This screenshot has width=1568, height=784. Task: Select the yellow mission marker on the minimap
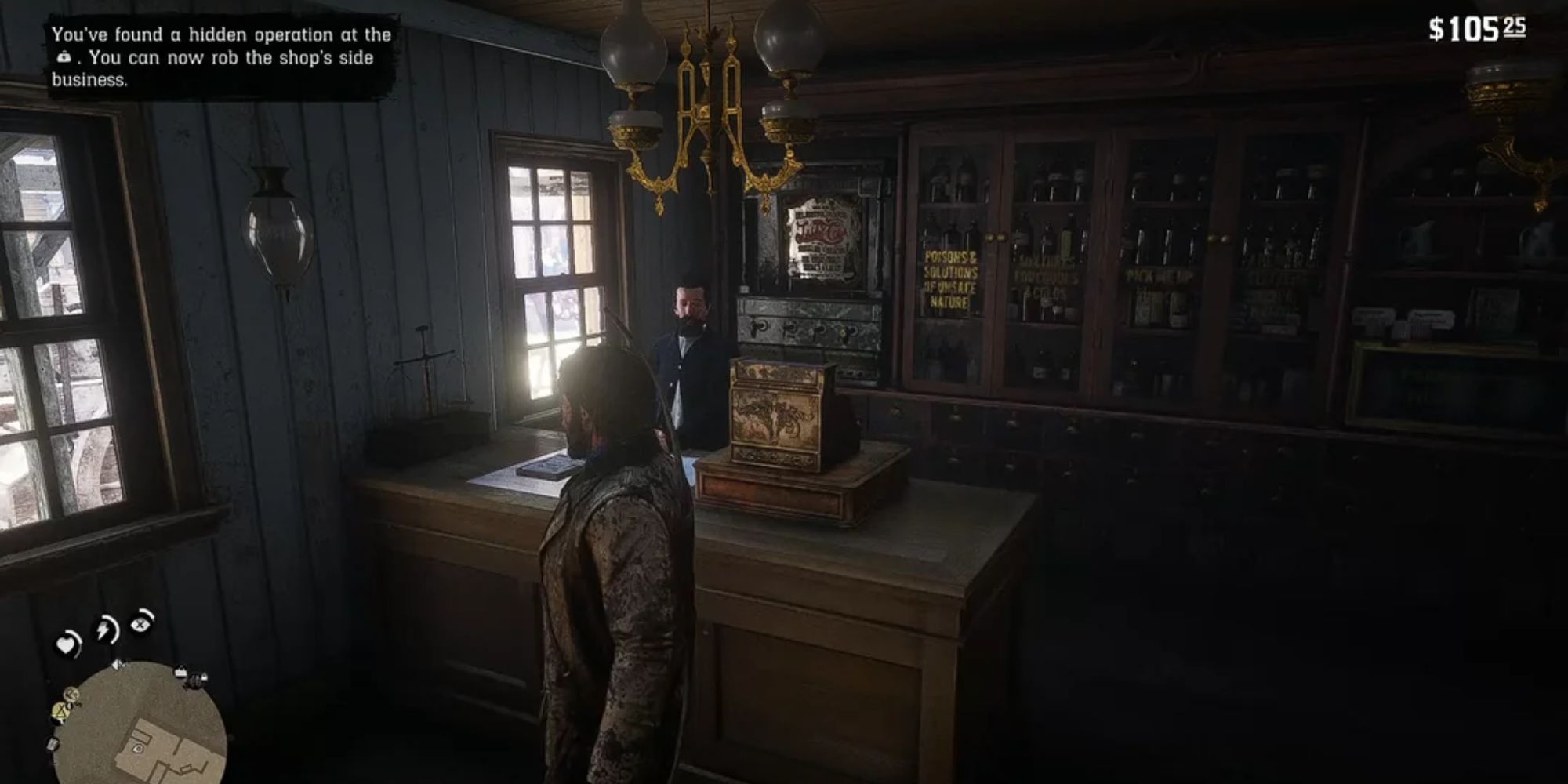pos(60,712)
